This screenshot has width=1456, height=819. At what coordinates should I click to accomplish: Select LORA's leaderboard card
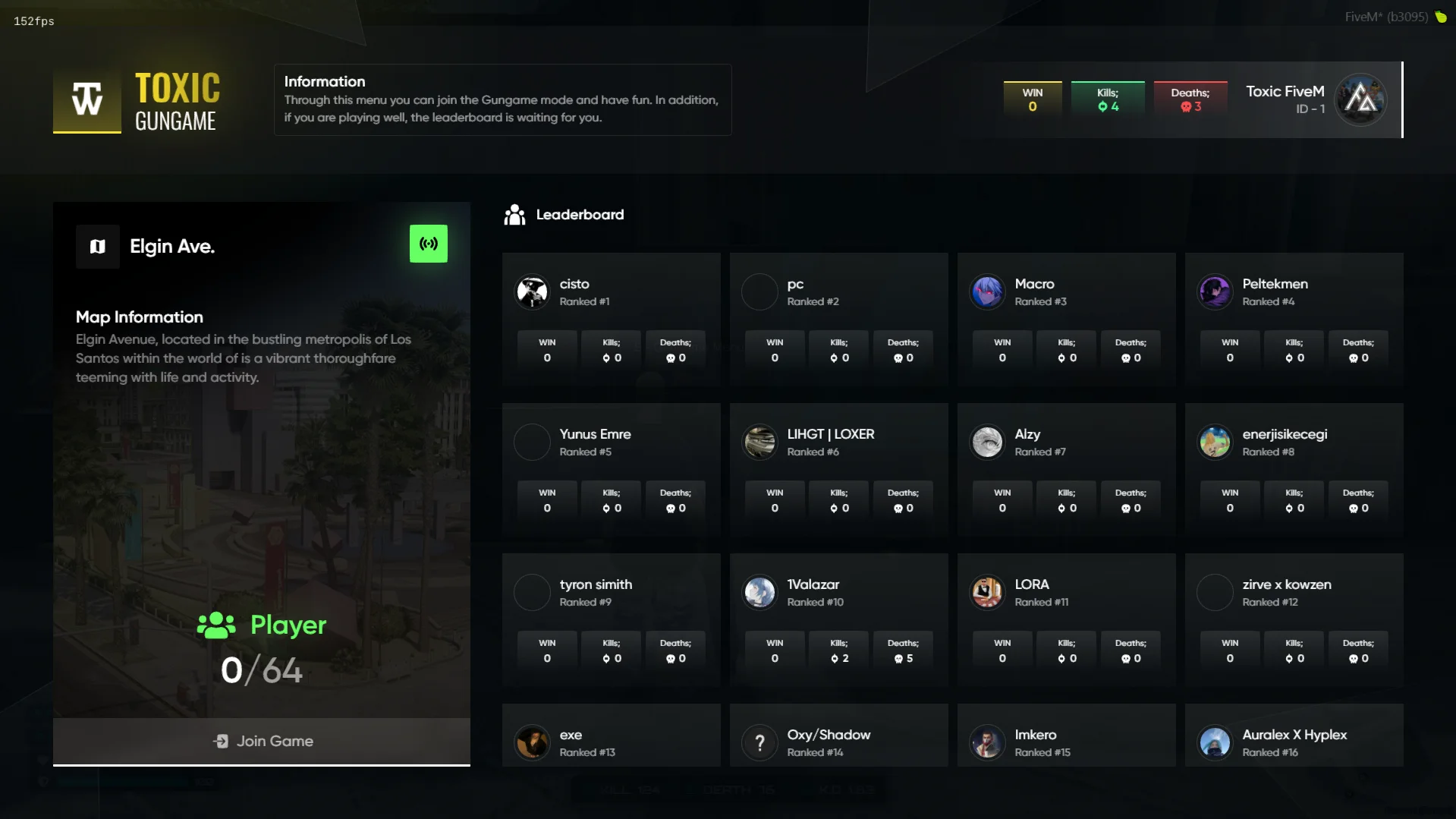coord(1066,619)
